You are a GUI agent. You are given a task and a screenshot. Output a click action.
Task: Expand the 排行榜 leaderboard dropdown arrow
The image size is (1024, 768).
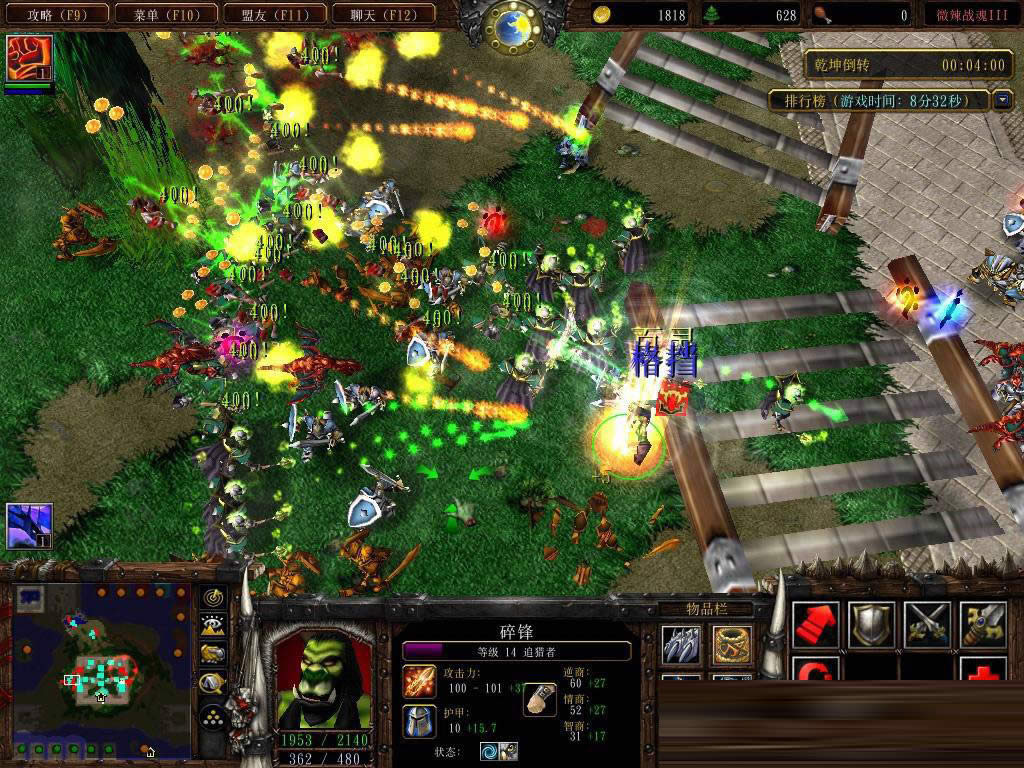(x=1003, y=100)
